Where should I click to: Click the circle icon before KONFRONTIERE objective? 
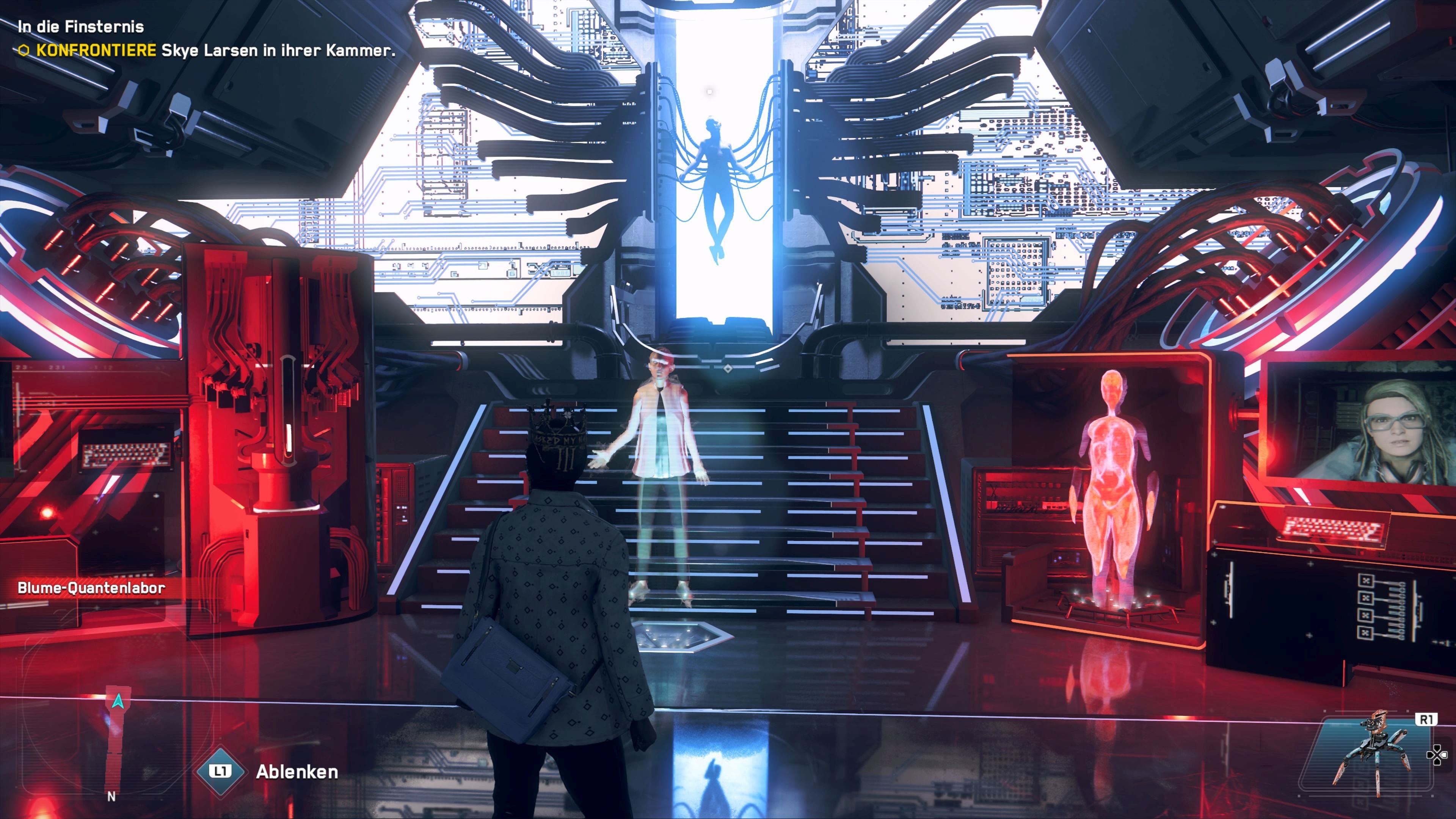pos(24,50)
